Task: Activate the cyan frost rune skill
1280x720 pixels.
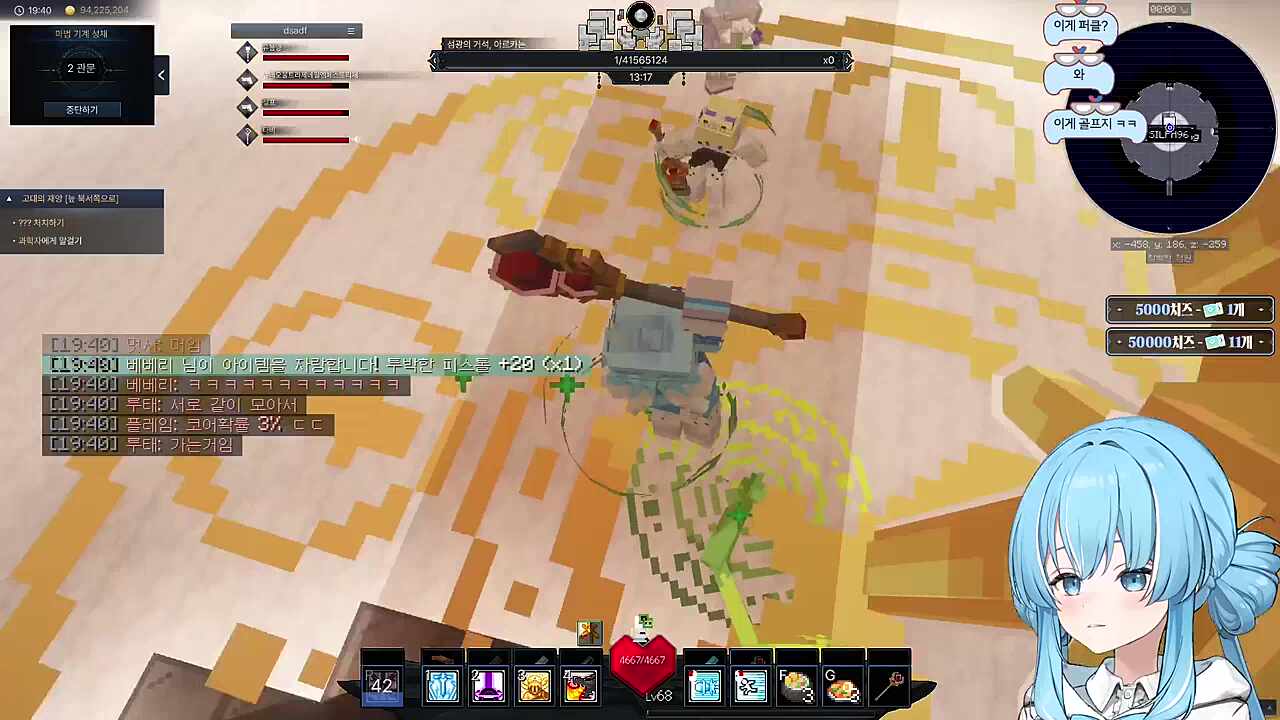Action: (704, 686)
